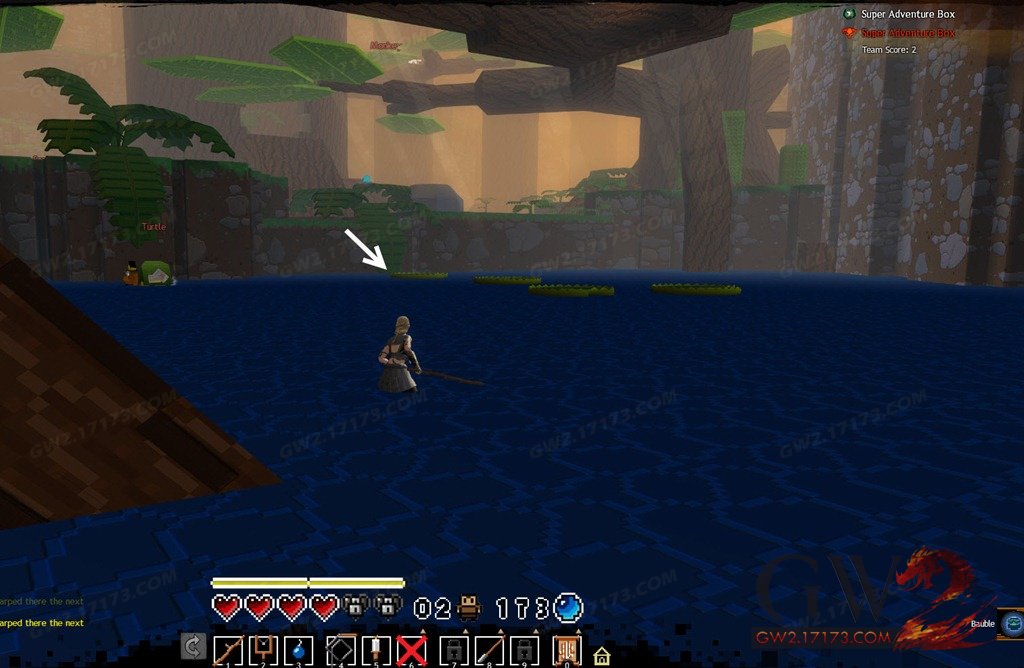Screen dimensions: 1024x668
Task: Toggle the grey swap arrow button
Action: (x=193, y=648)
